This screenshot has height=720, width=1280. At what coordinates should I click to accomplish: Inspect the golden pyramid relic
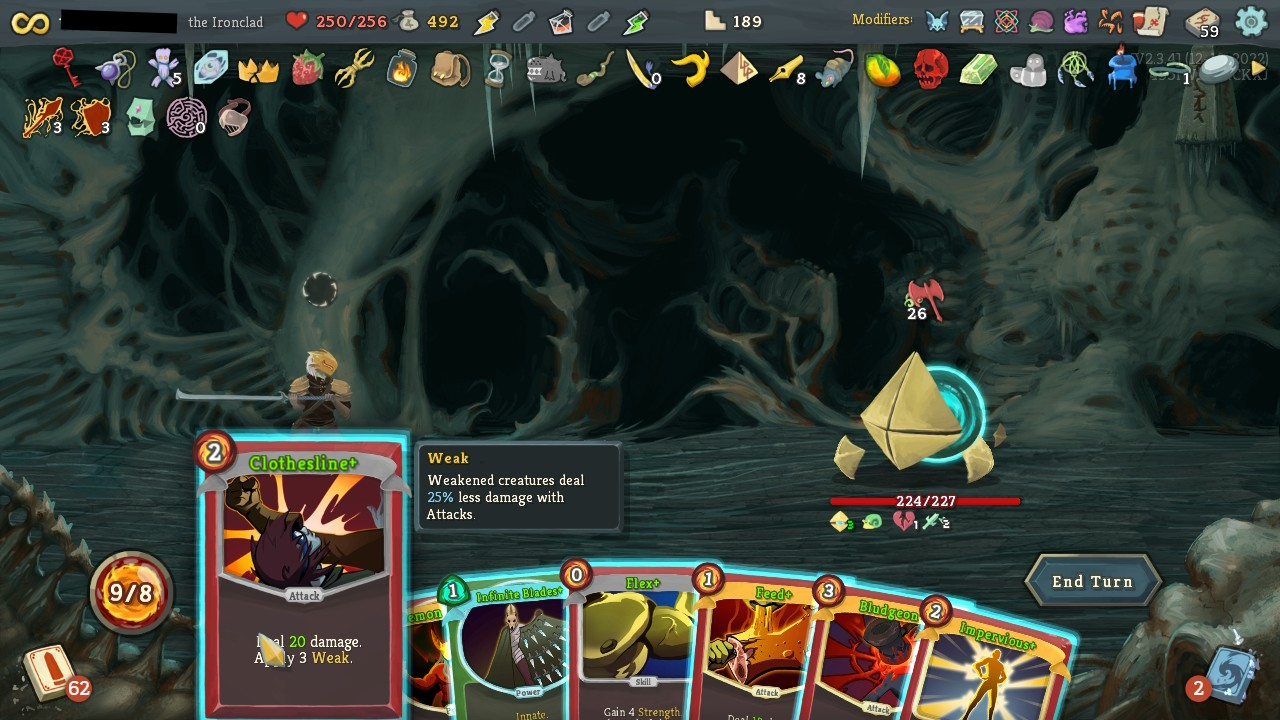(x=738, y=68)
